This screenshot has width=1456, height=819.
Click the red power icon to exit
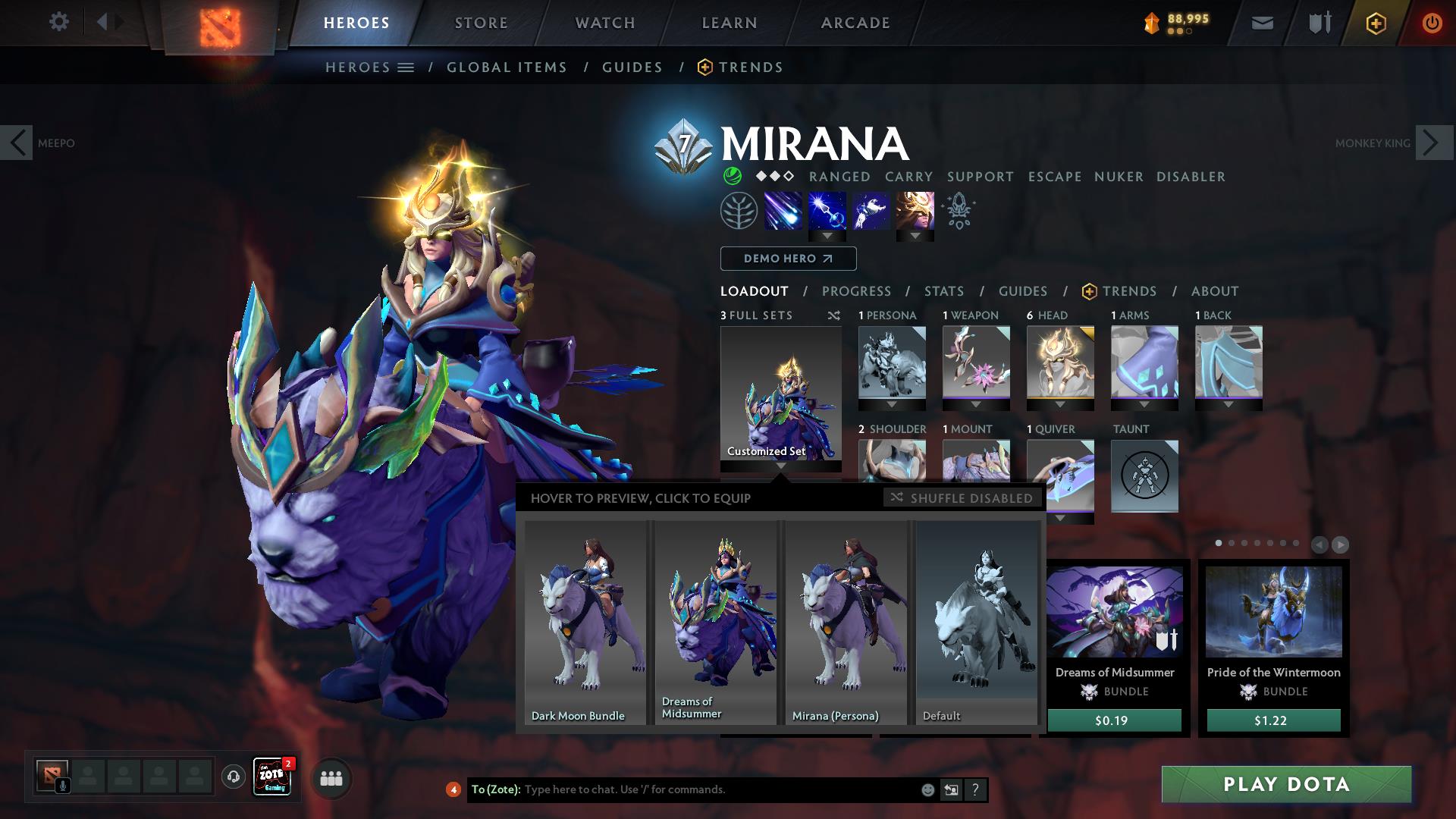1432,22
